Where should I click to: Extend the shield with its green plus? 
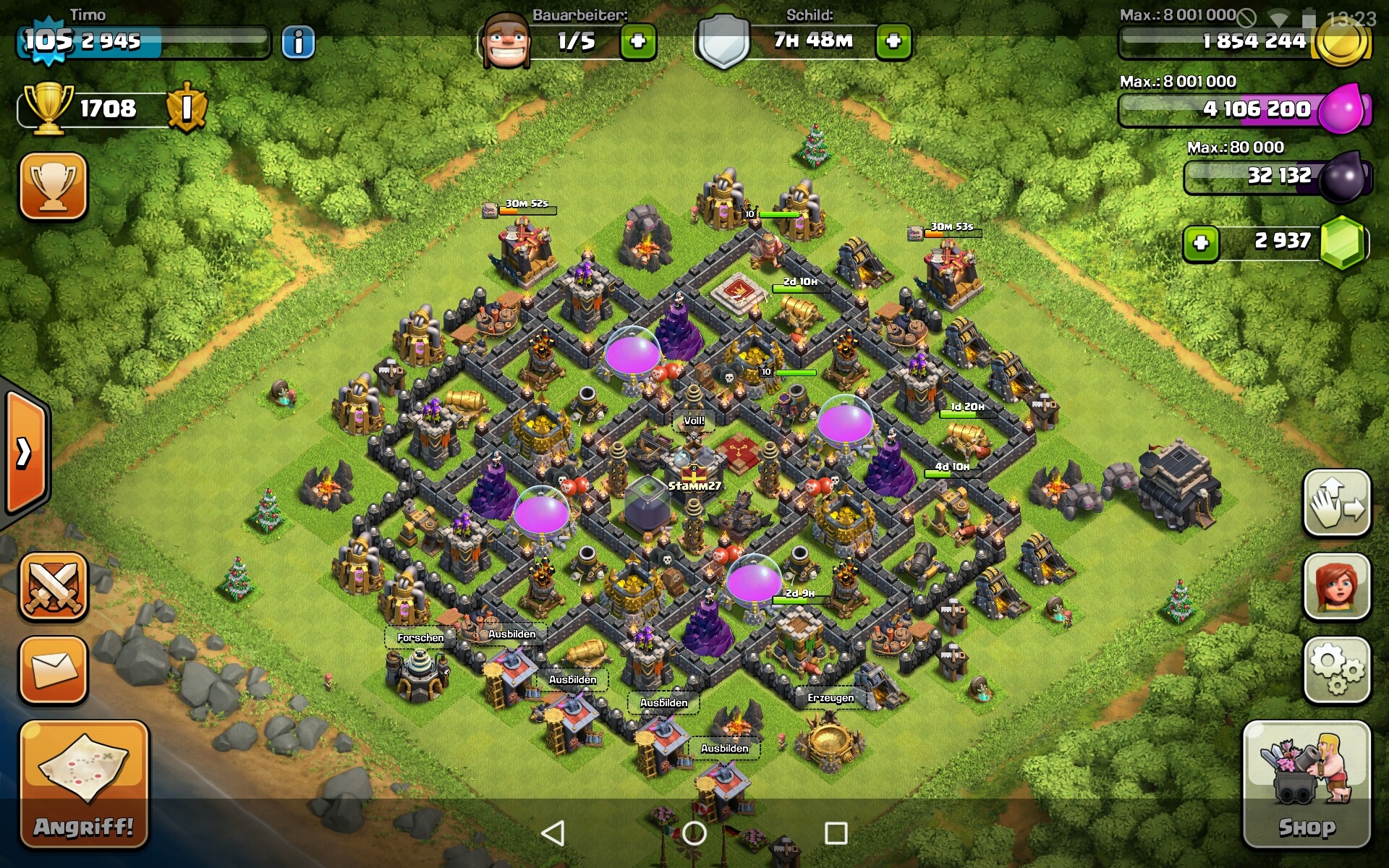(893, 42)
